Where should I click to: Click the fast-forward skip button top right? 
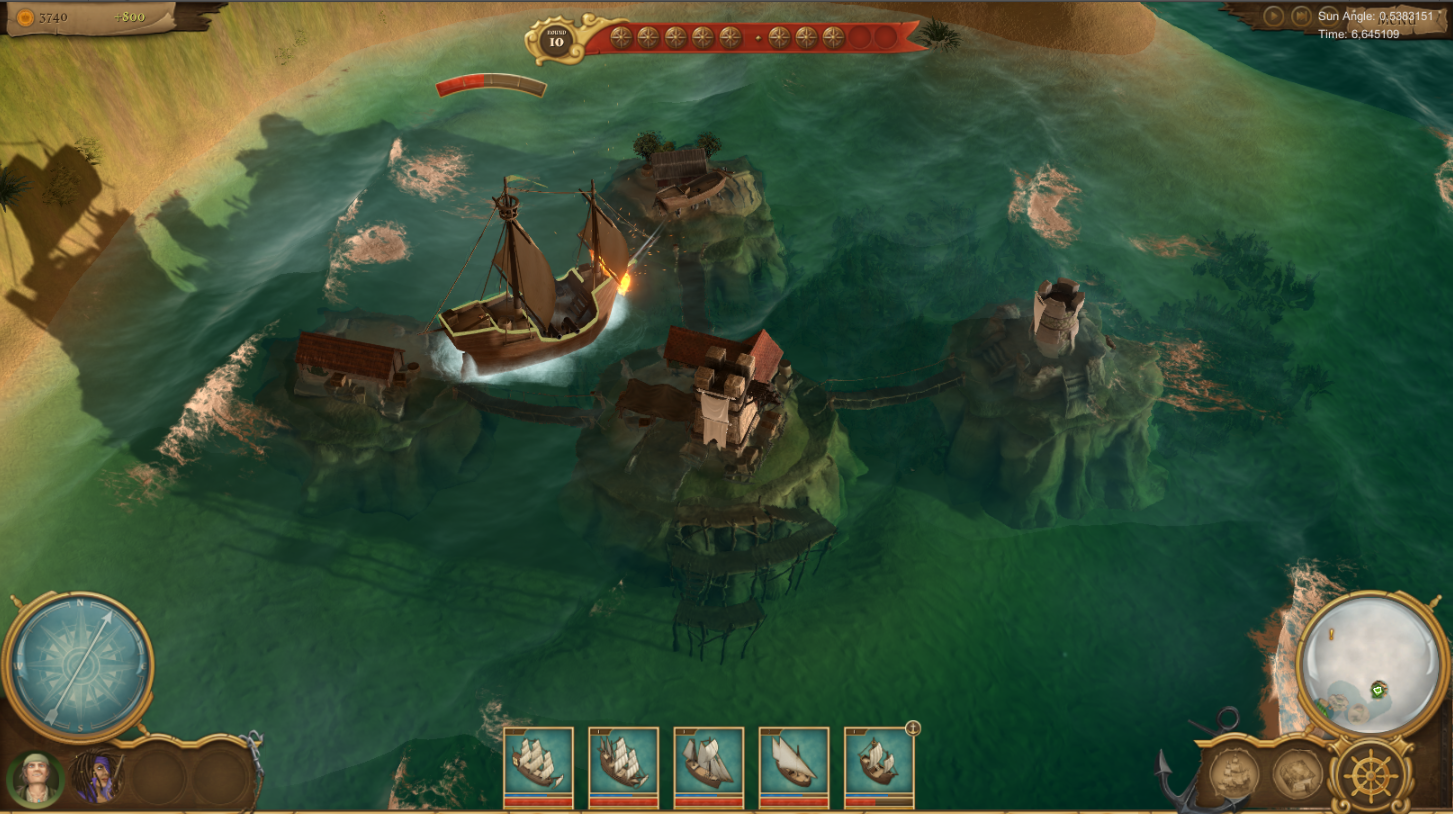pyautogui.click(x=1303, y=17)
